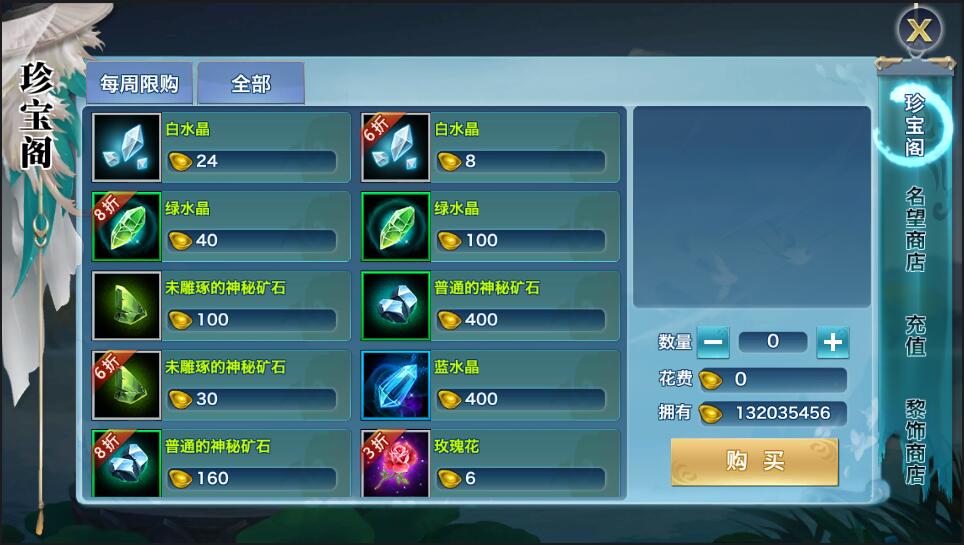Switch to the 每周限购 tab
The image size is (964, 545).
pos(139,84)
